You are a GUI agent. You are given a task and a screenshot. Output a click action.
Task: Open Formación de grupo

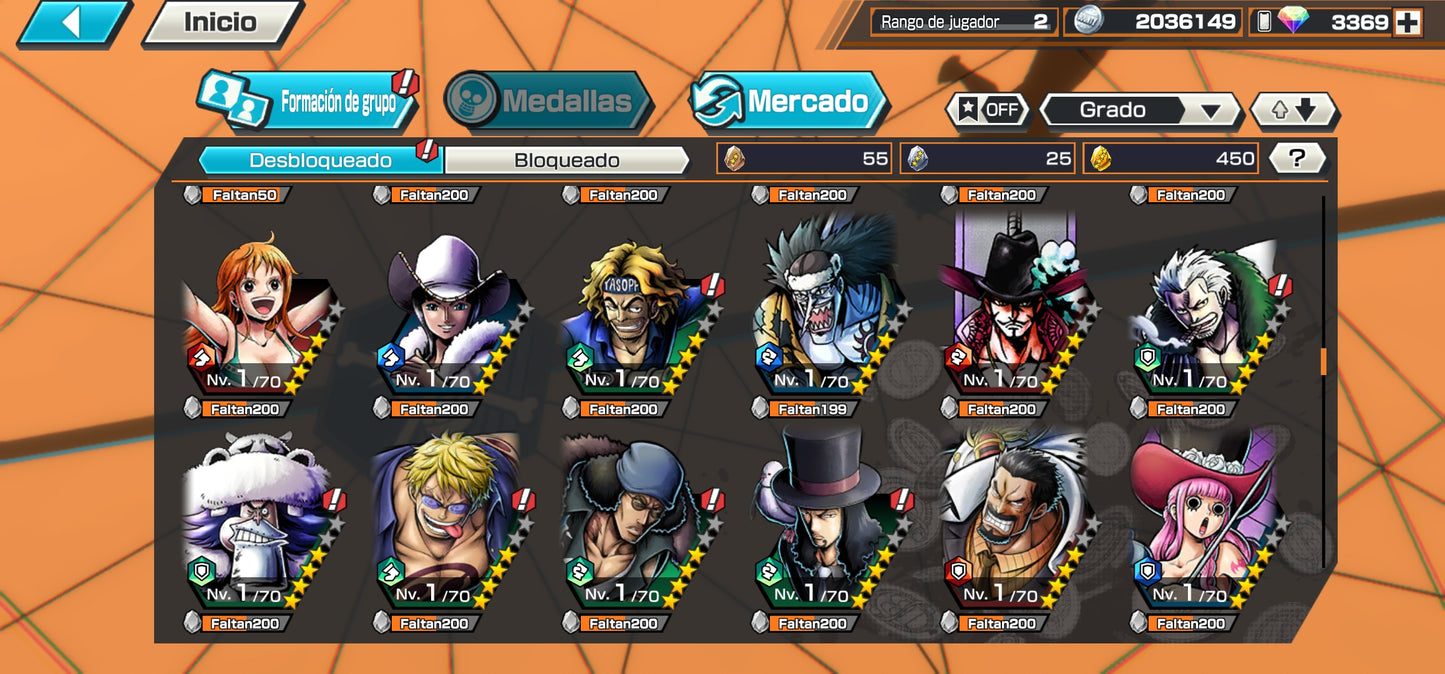pos(310,101)
